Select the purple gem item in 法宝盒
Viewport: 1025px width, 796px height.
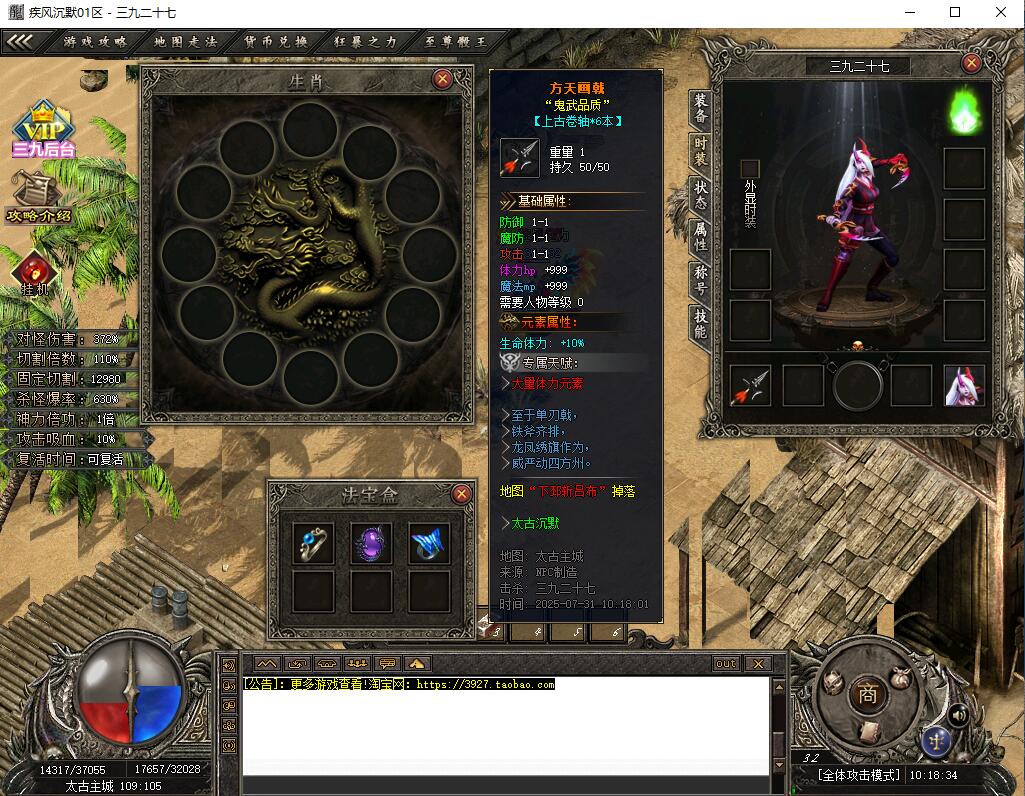click(x=371, y=543)
